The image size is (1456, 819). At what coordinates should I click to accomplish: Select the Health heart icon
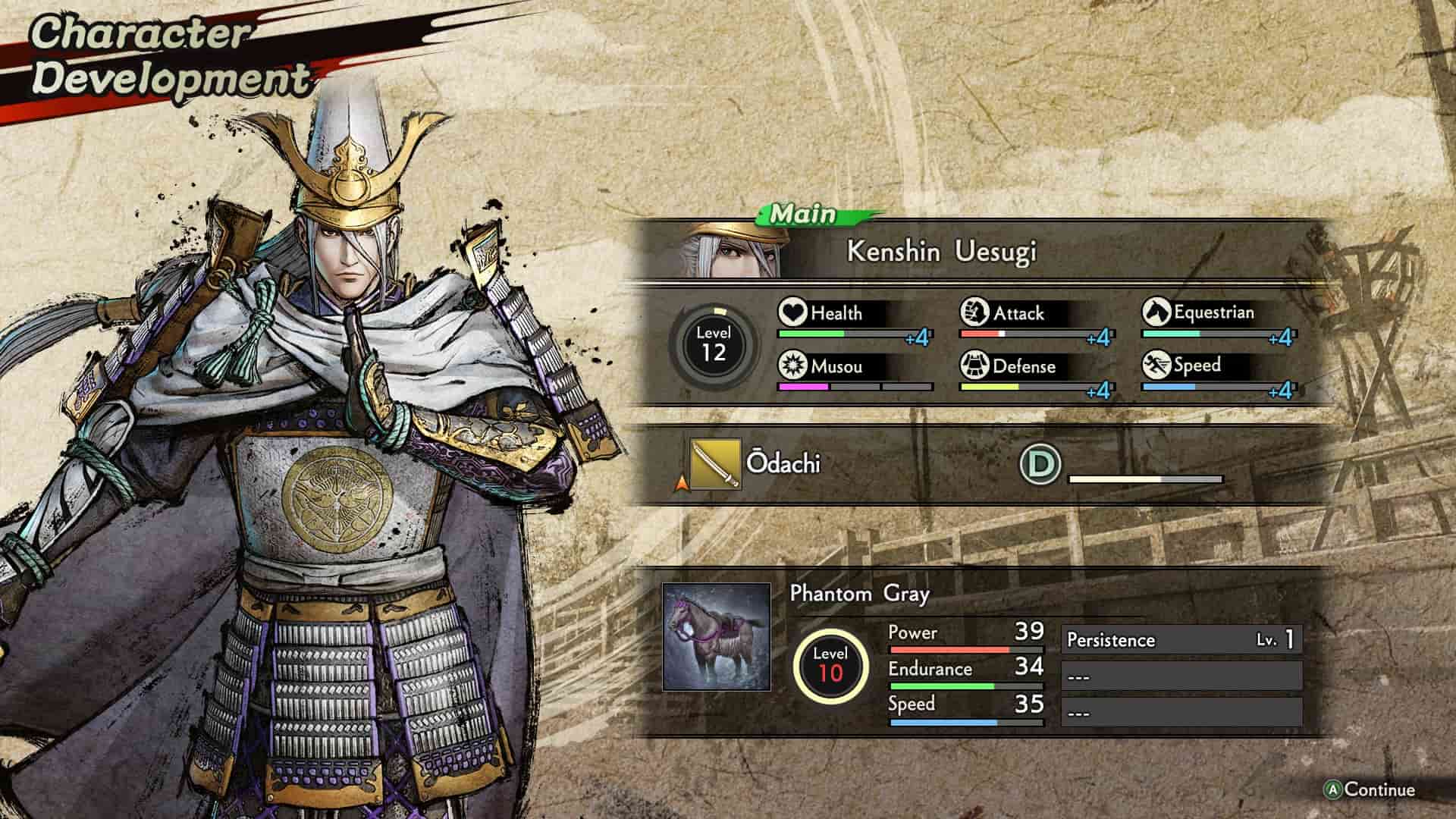792,312
